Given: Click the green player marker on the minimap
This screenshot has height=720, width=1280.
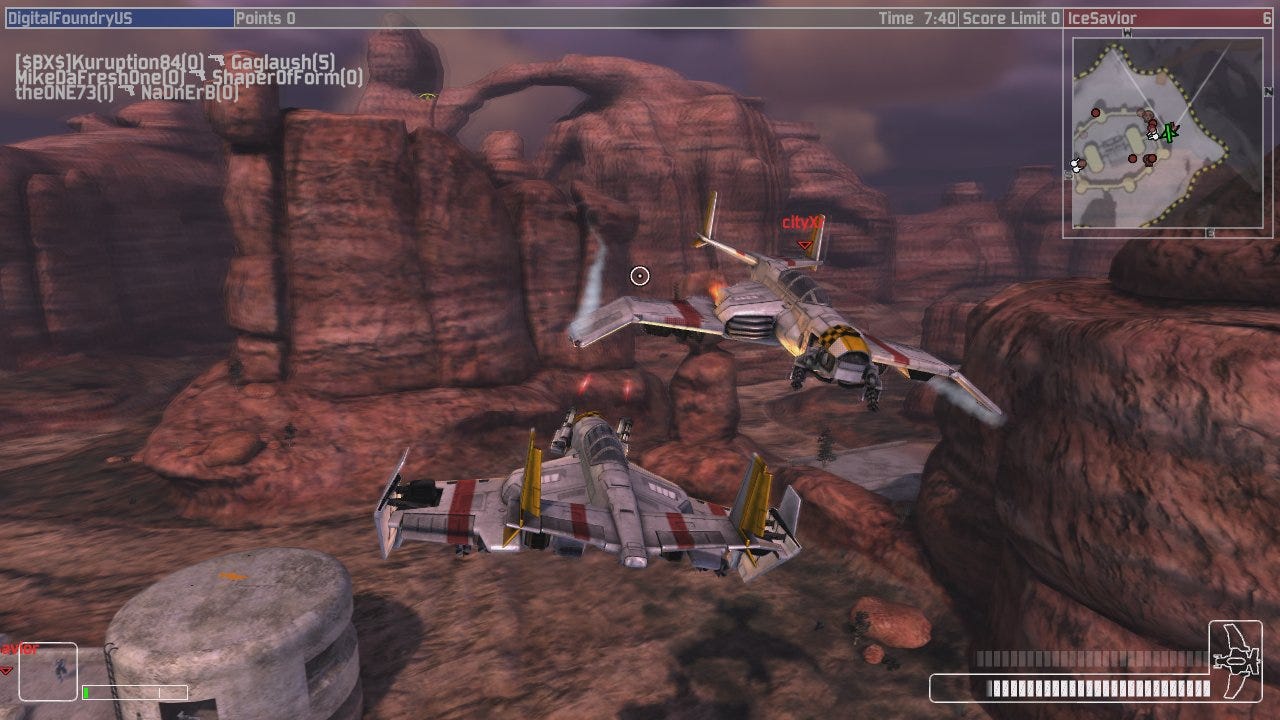Looking at the screenshot, I should pyautogui.click(x=1168, y=133).
